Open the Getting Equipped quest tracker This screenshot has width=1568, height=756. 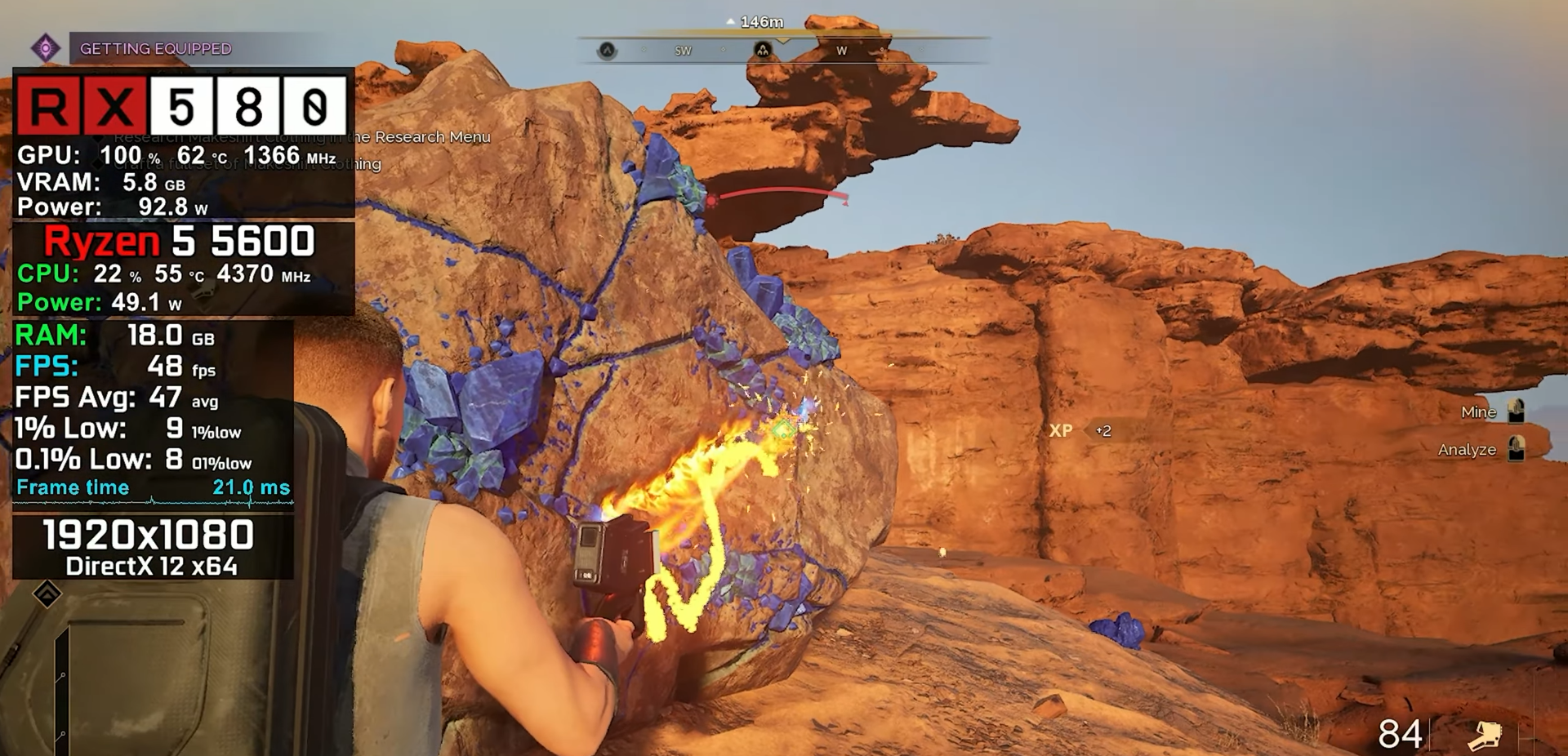[156, 49]
